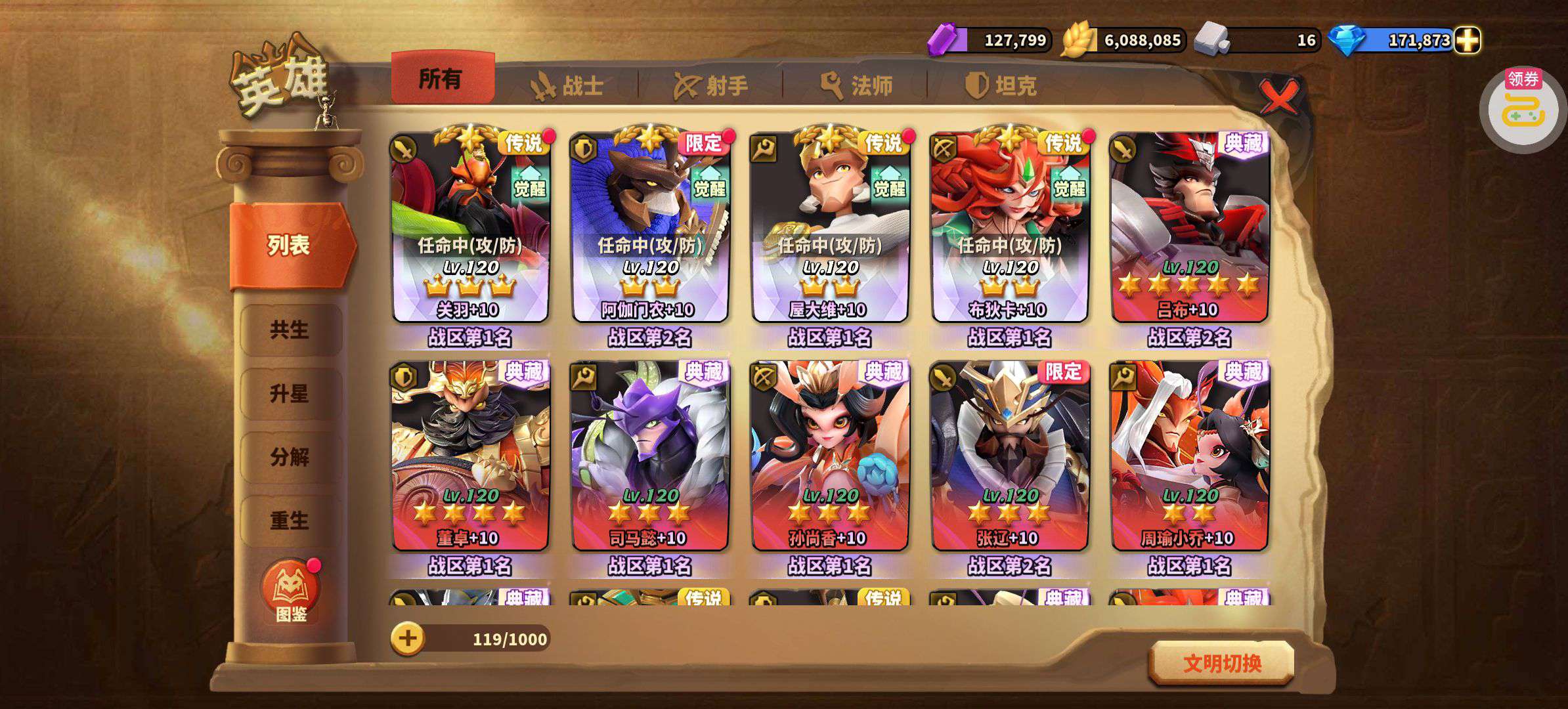Expand hero capacity with the plus button

tap(408, 638)
